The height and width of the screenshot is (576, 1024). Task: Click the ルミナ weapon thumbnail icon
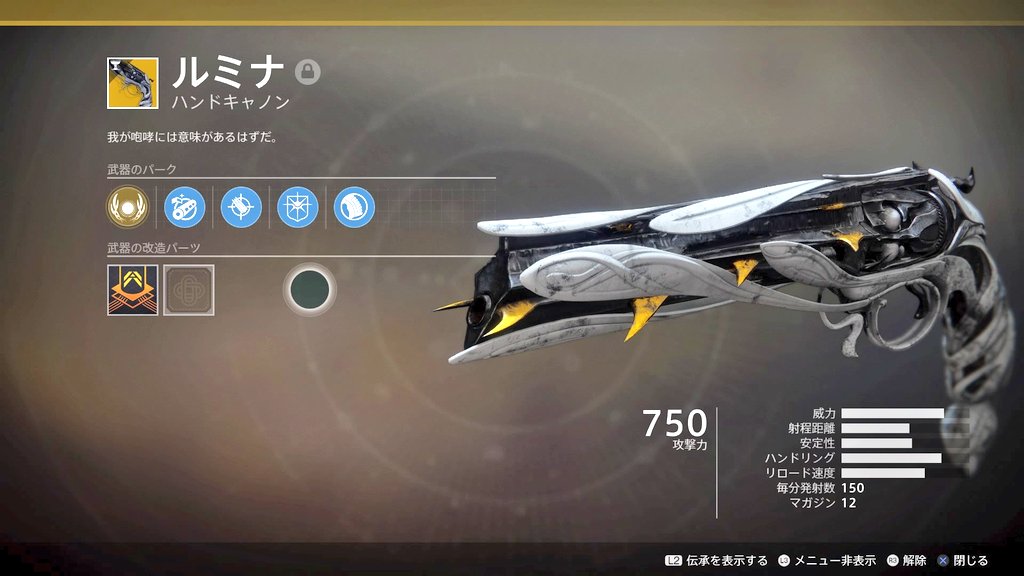coord(132,83)
